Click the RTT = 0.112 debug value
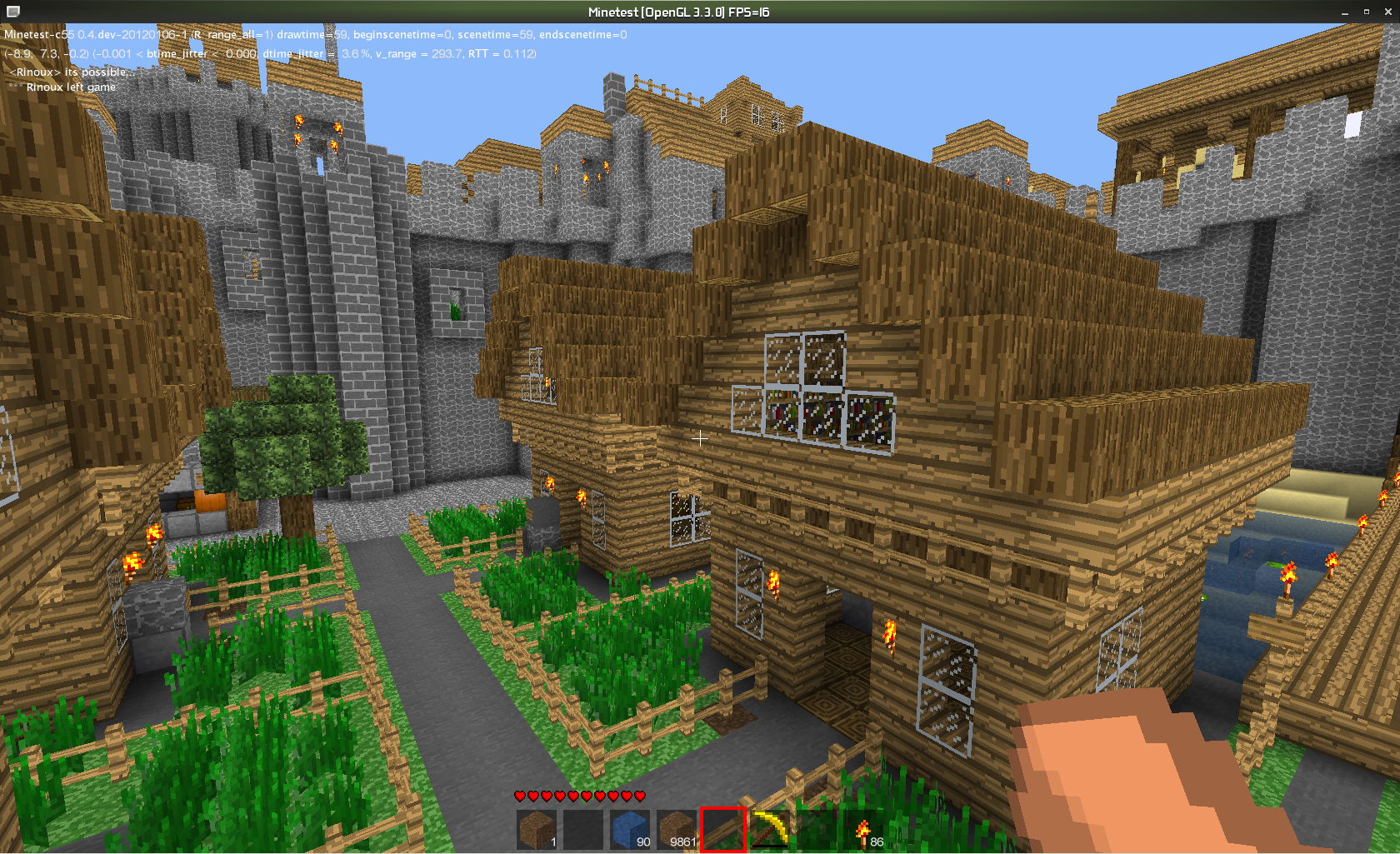This screenshot has width=1400, height=854. pos(499,53)
